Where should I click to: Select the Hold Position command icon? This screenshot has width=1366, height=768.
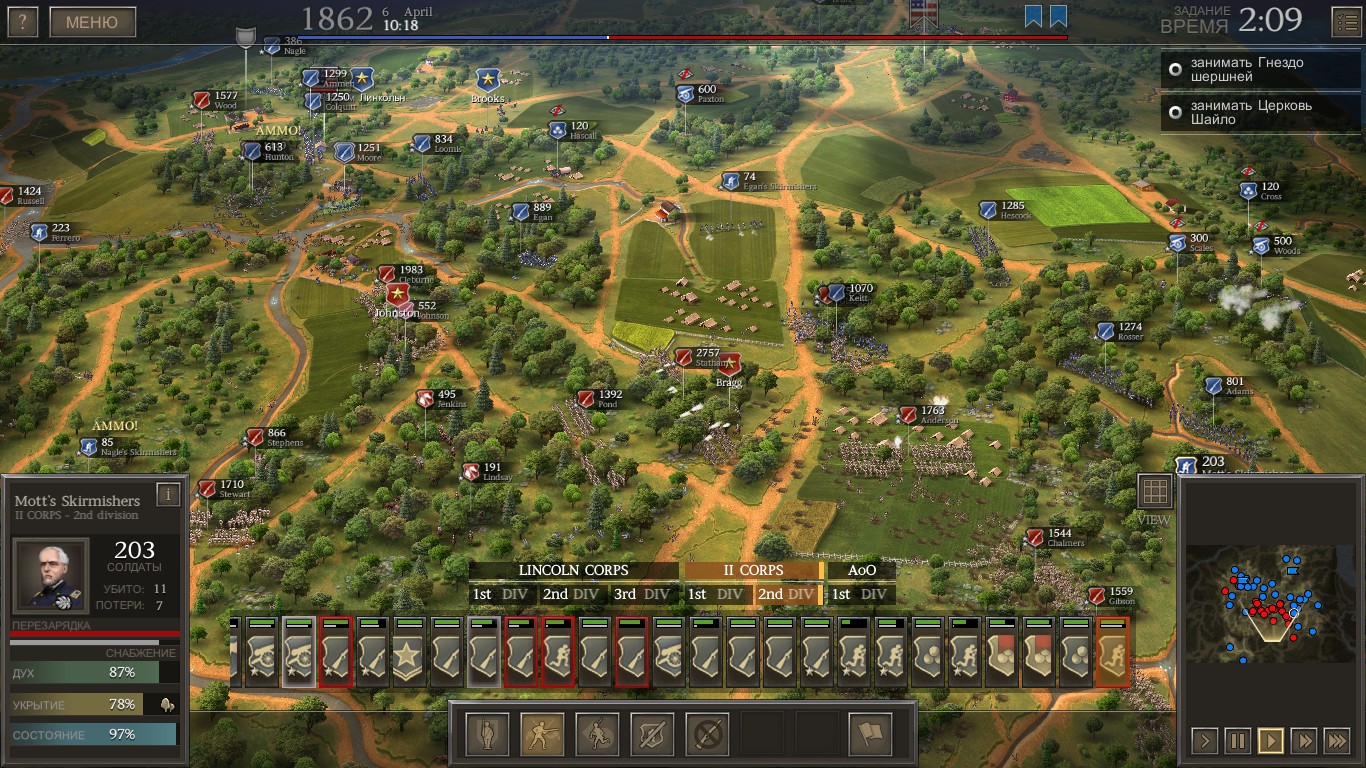487,732
